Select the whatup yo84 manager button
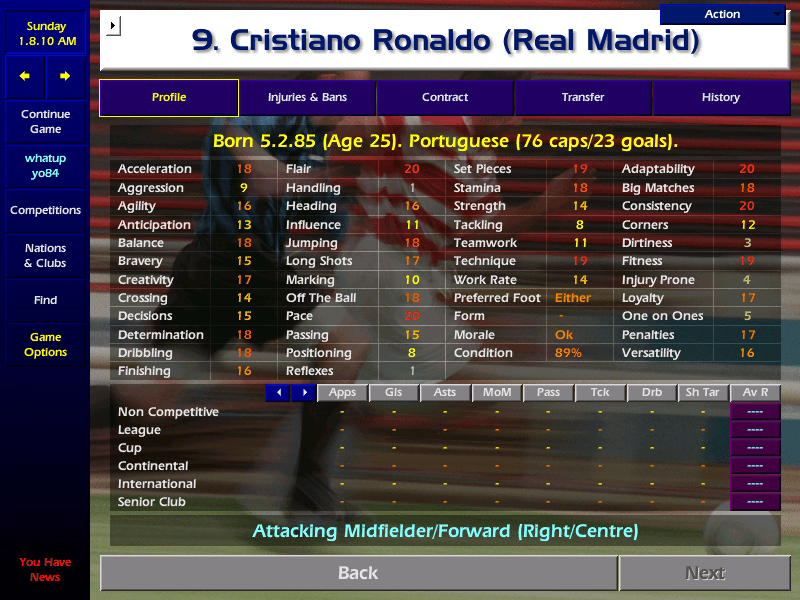This screenshot has width=800, height=600. (x=45, y=166)
